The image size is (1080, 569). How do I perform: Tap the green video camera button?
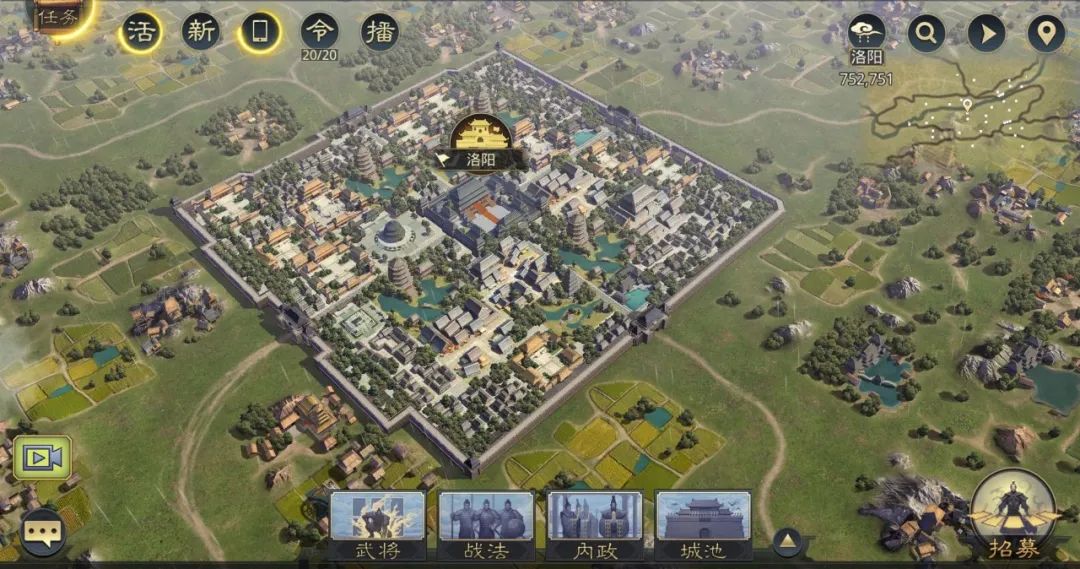(x=42, y=459)
